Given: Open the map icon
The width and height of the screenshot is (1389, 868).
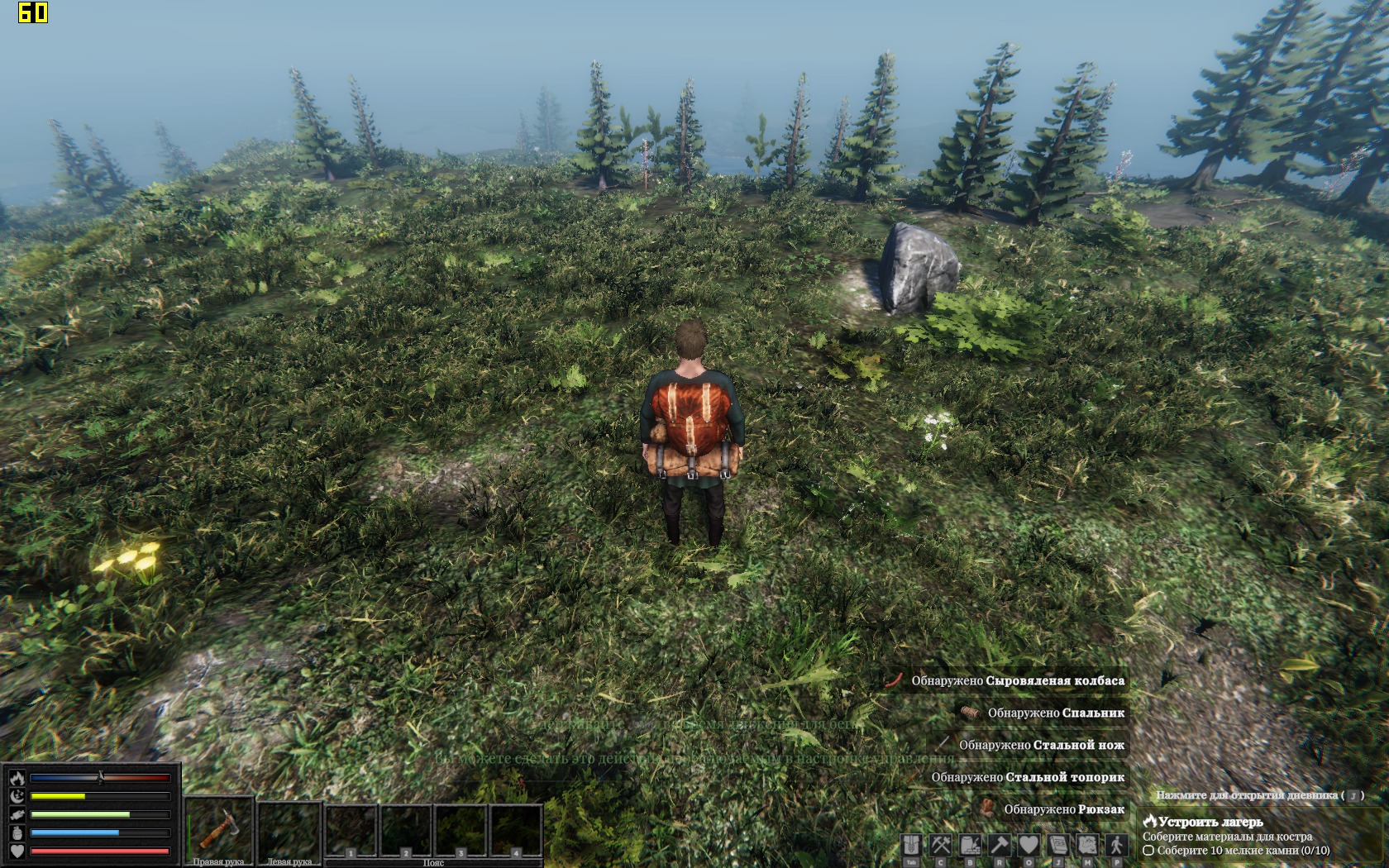Looking at the screenshot, I should 1087,845.
